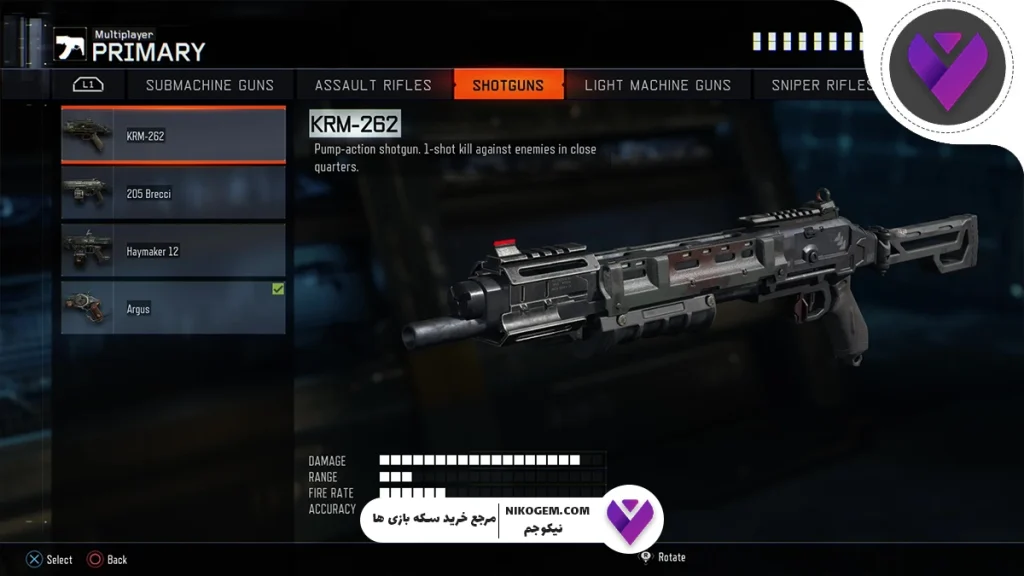Open the Assault Rifles tab
The height and width of the screenshot is (576, 1024).
(373, 85)
